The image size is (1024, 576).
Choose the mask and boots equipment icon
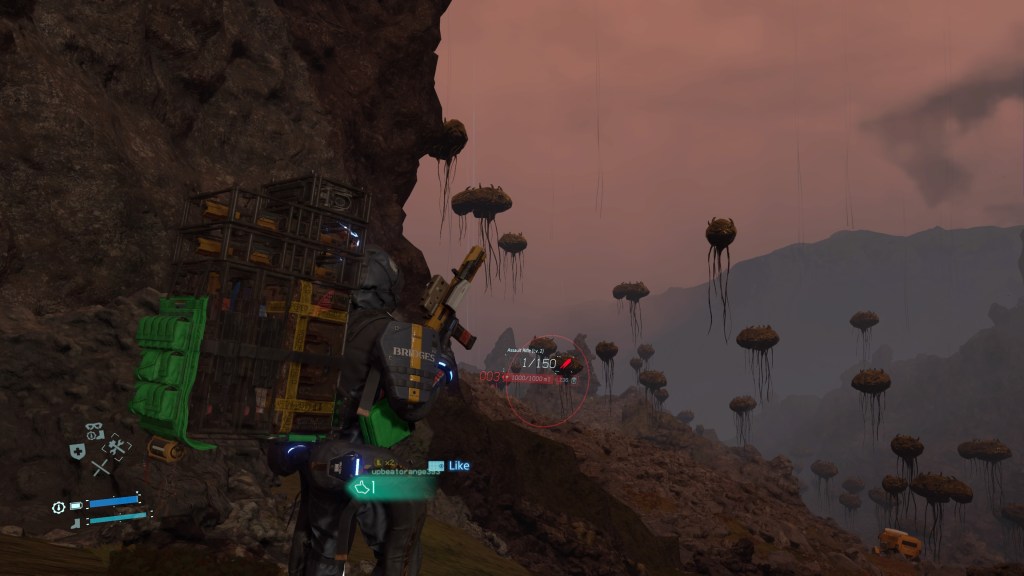tap(95, 431)
